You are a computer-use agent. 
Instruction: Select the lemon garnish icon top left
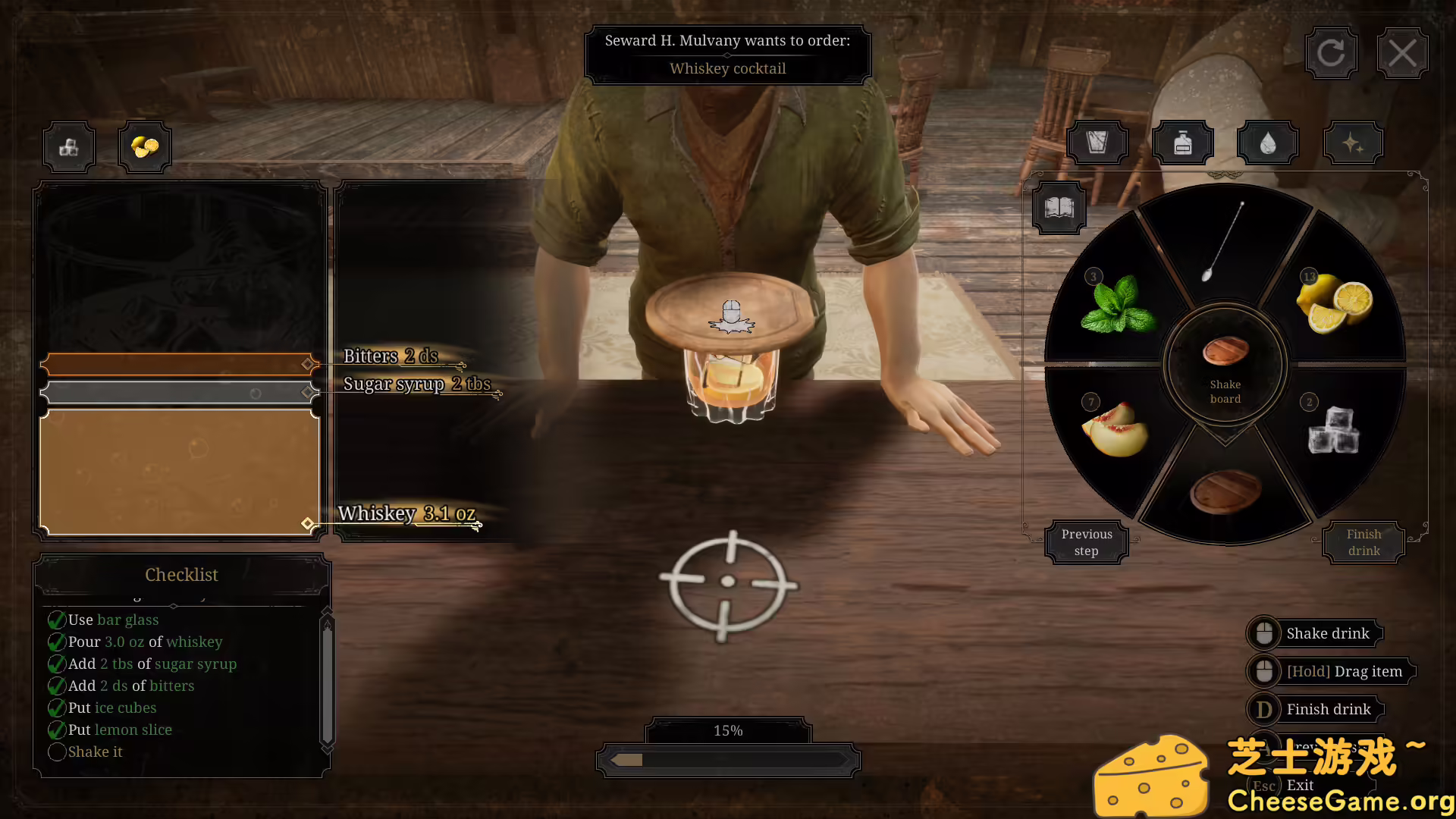click(144, 146)
